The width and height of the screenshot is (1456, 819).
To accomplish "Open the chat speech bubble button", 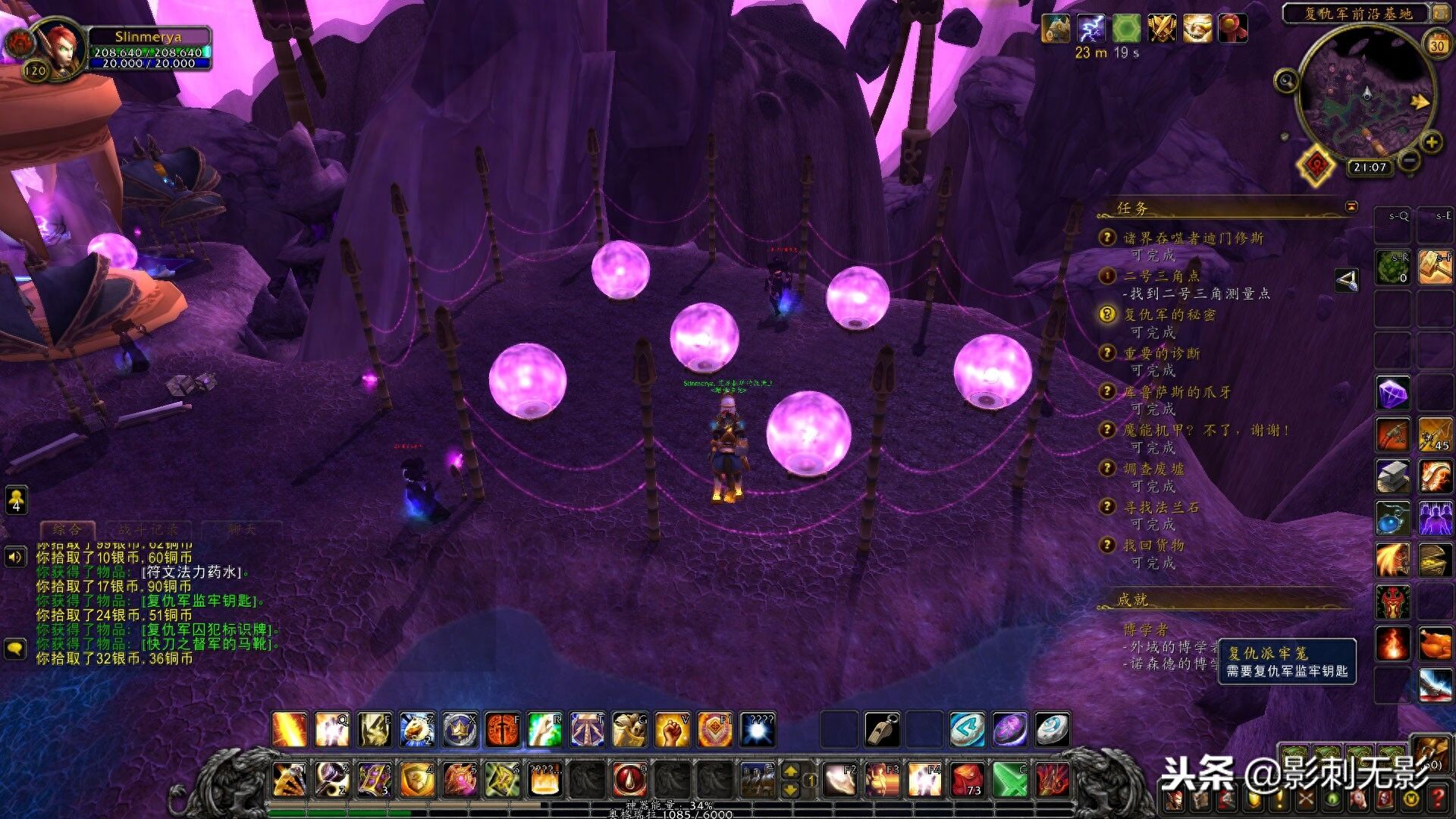I will click(x=16, y=648).
